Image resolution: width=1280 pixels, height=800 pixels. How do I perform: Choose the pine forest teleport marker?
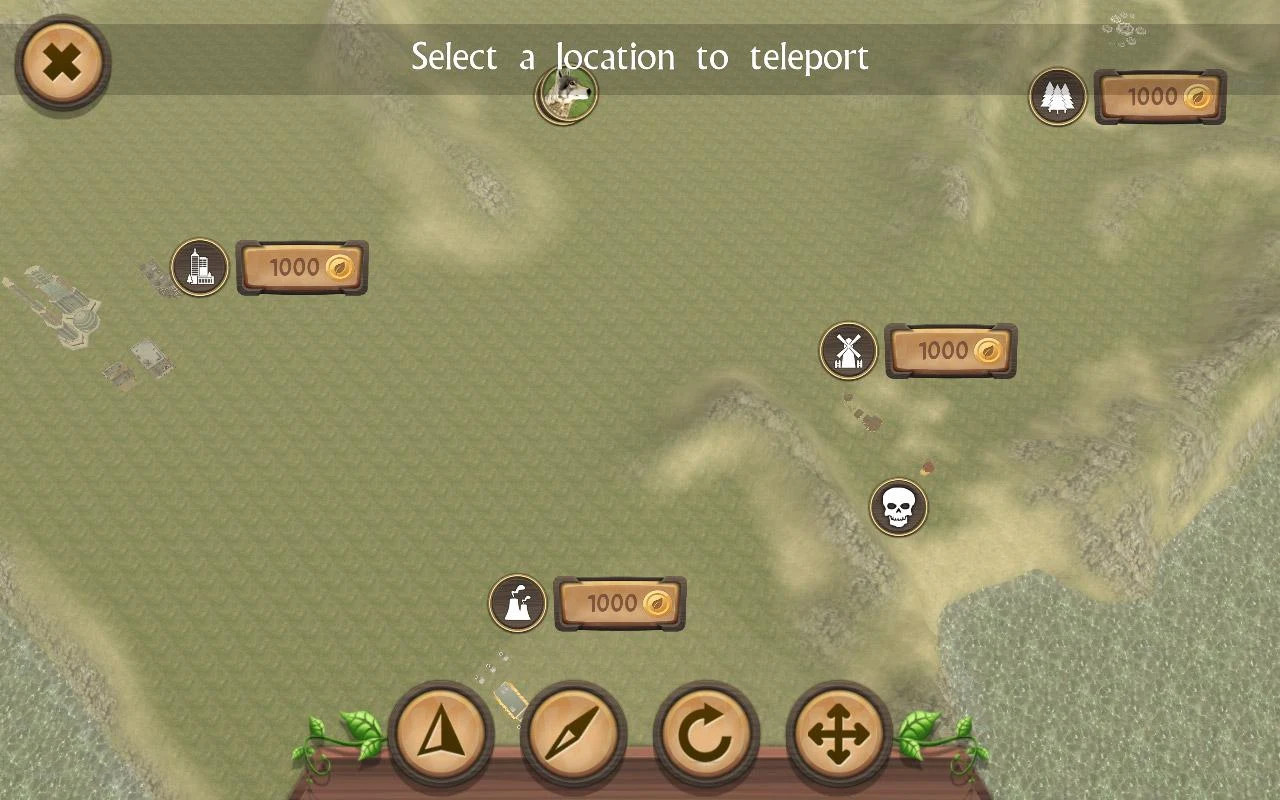[1058, 97]
